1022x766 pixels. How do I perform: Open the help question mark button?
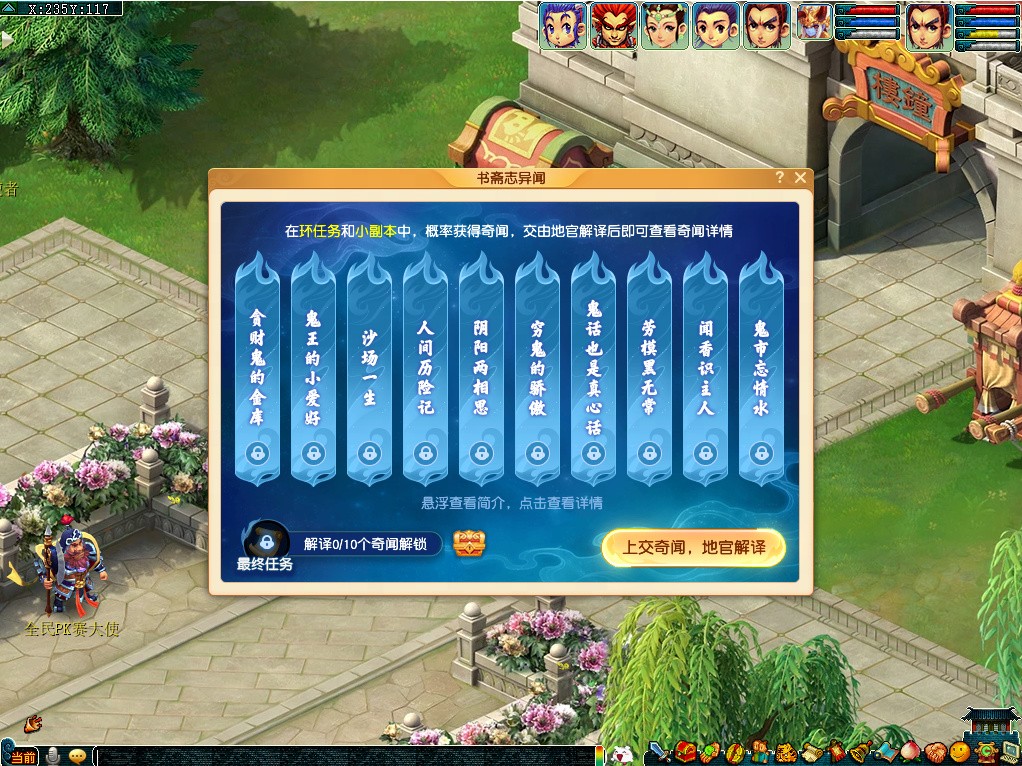tap(780, 178)
